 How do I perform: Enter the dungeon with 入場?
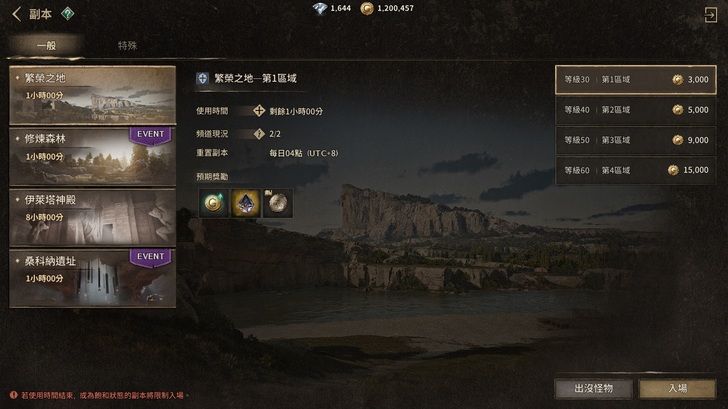pyautogui.click(x=677, y=388)
